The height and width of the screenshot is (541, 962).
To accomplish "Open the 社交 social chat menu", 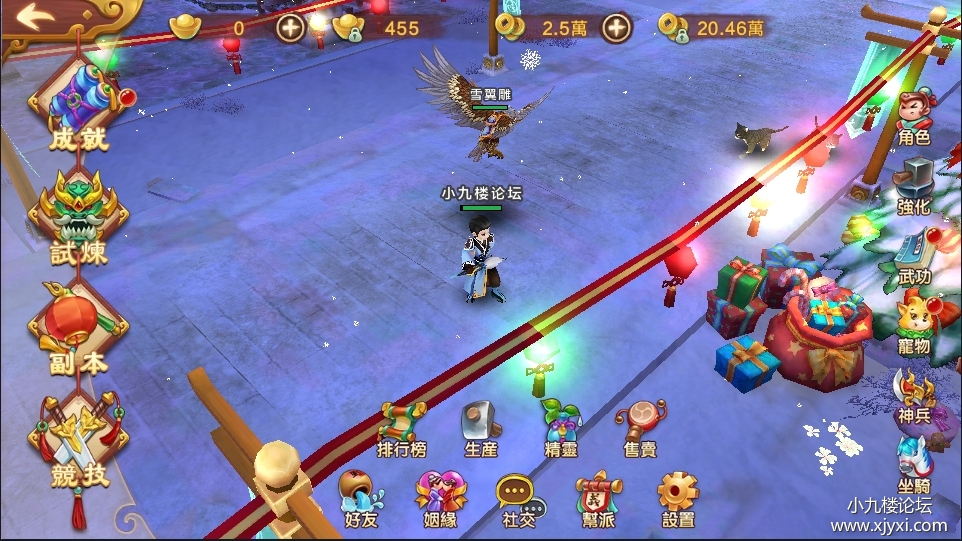I will [x=517, y=497].
